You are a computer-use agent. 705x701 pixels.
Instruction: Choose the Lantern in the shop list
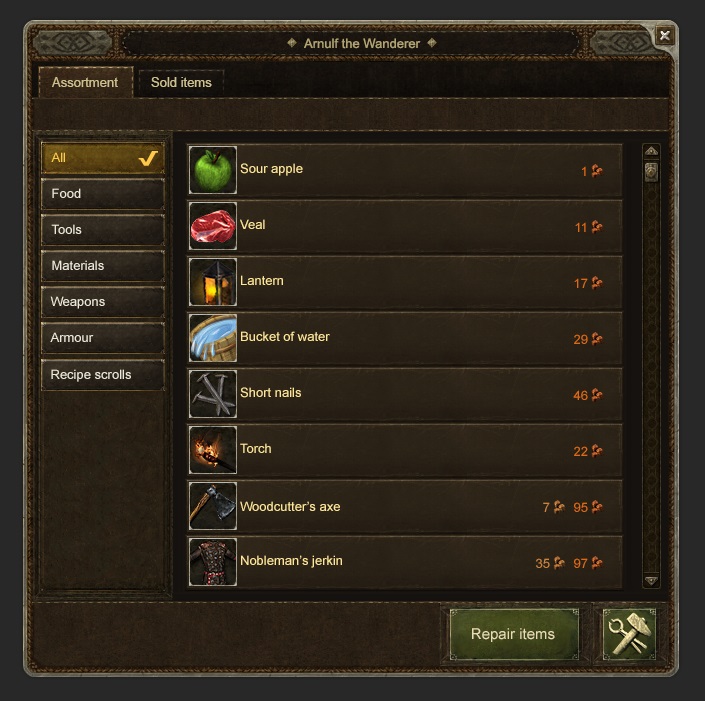(404, 282)
